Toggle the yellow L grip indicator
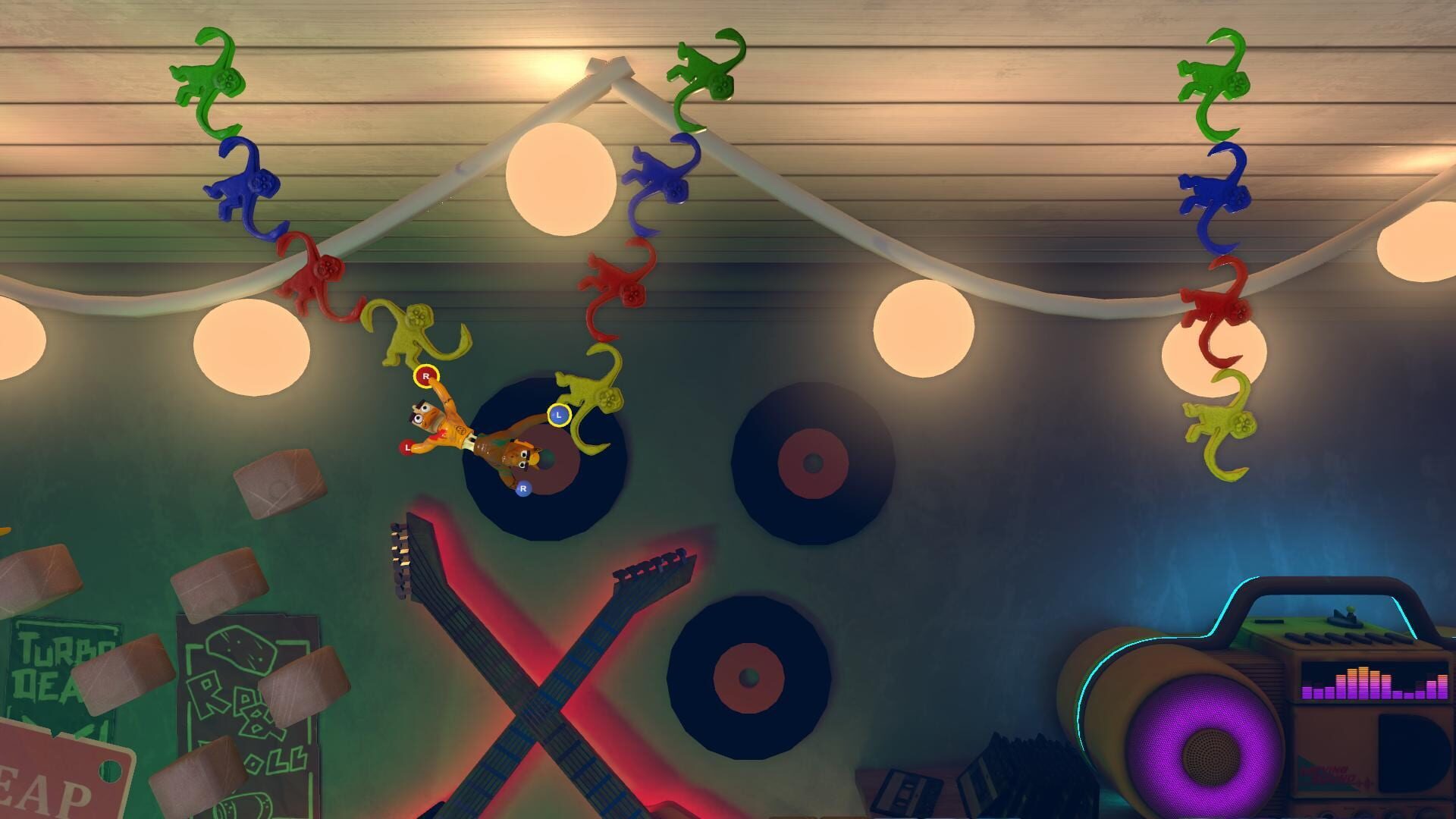 click(557, 413)
